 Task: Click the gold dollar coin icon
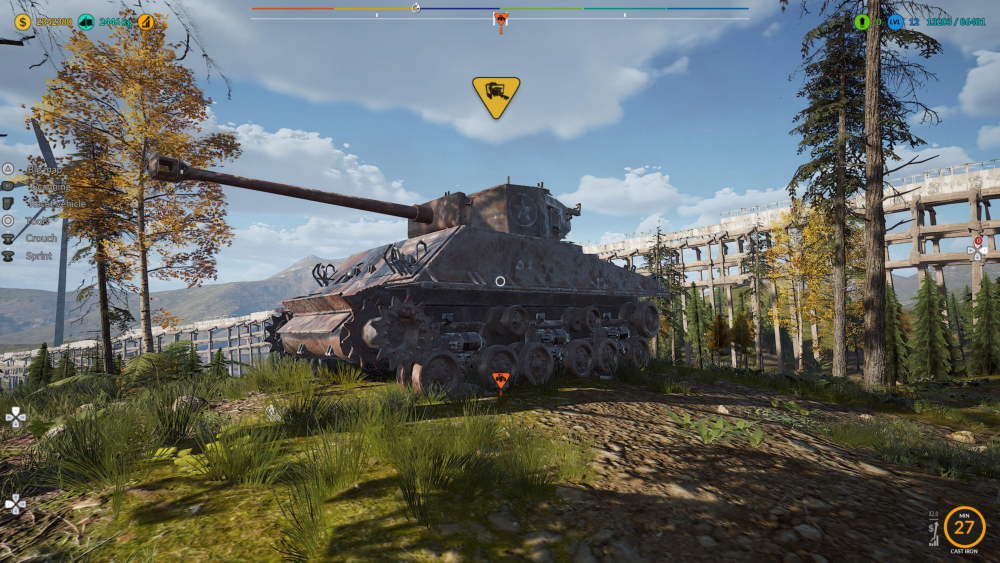[22, 21]
